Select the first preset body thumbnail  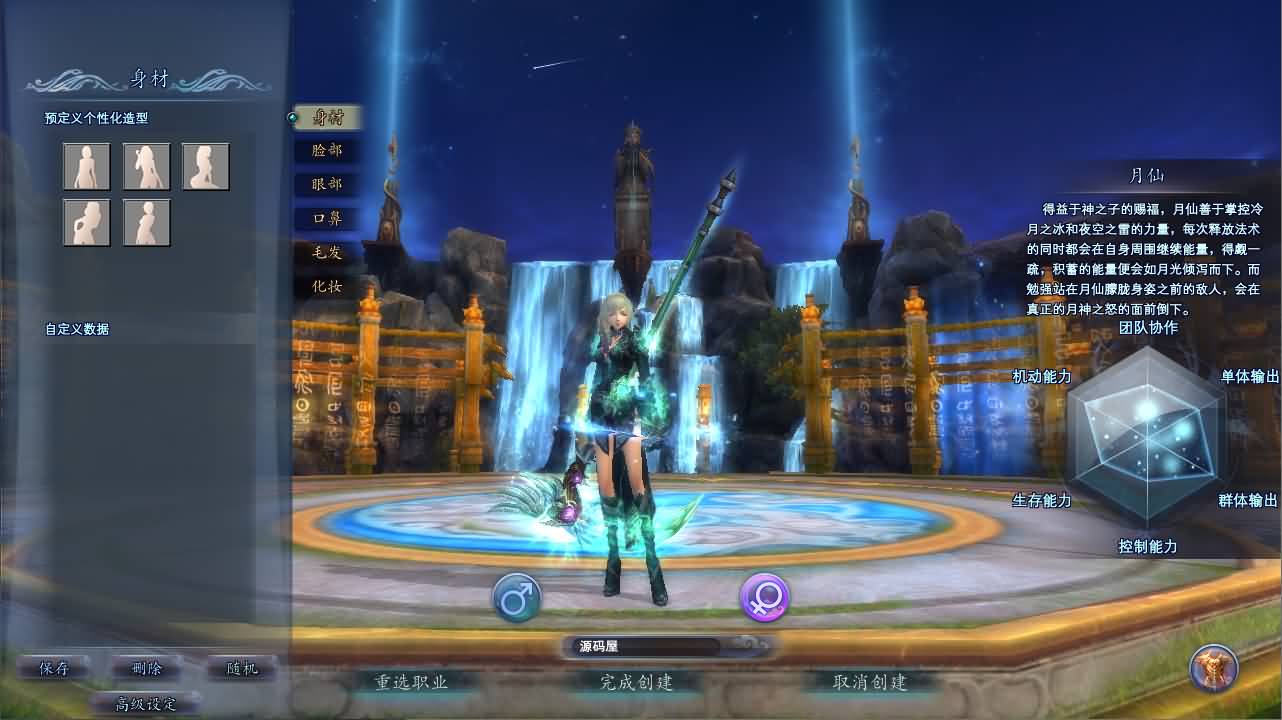(x=86, y=166)
